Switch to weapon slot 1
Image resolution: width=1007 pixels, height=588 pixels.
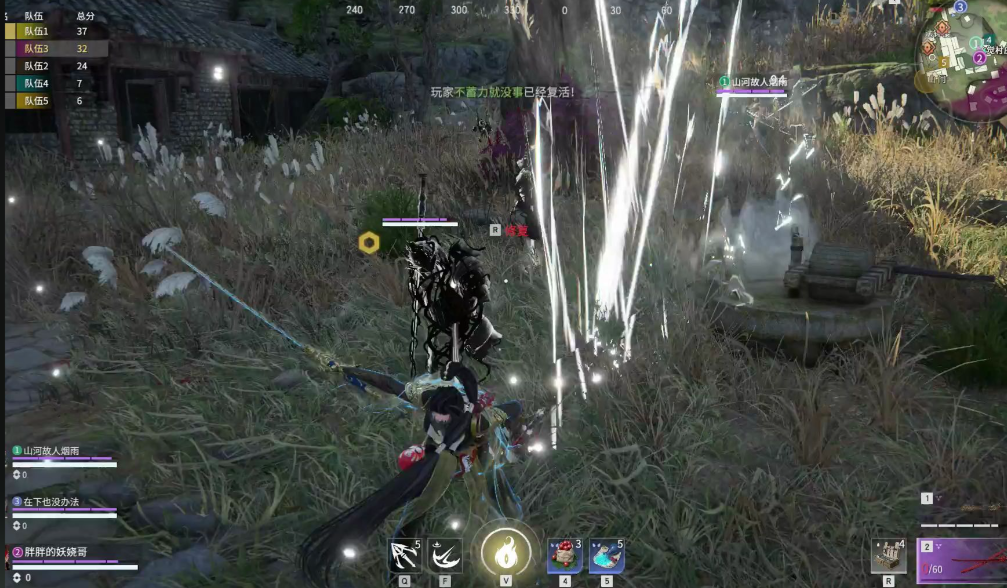(x=960, y=506)
